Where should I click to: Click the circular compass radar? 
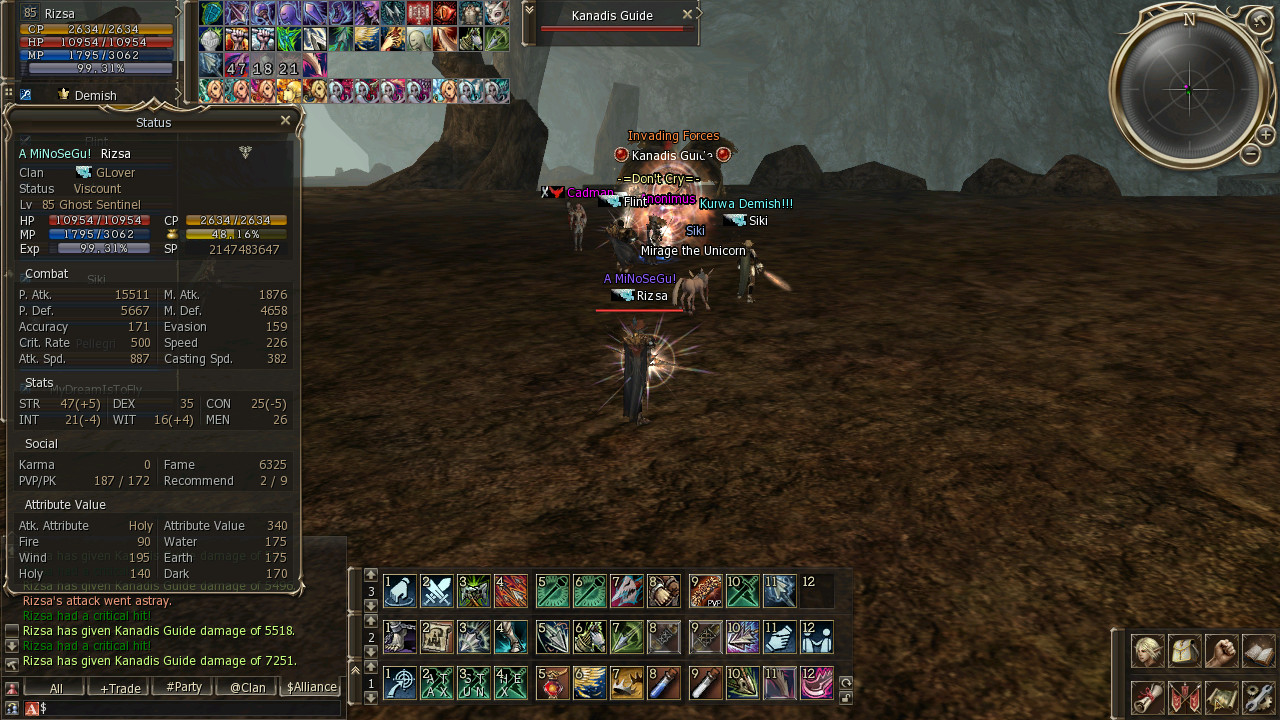coord(1188,89)
